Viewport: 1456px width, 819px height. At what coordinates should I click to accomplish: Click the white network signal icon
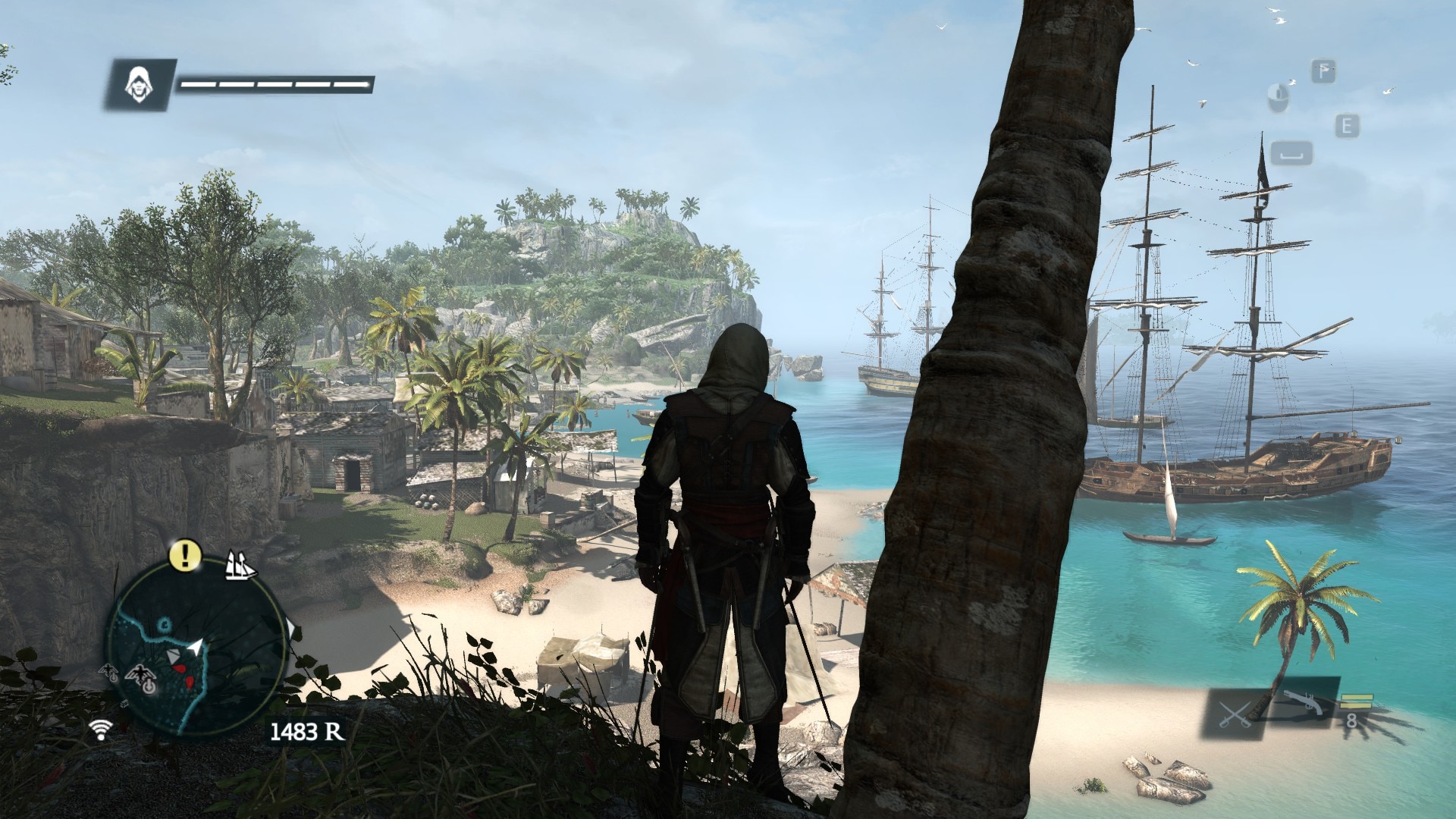pos(99,729)
